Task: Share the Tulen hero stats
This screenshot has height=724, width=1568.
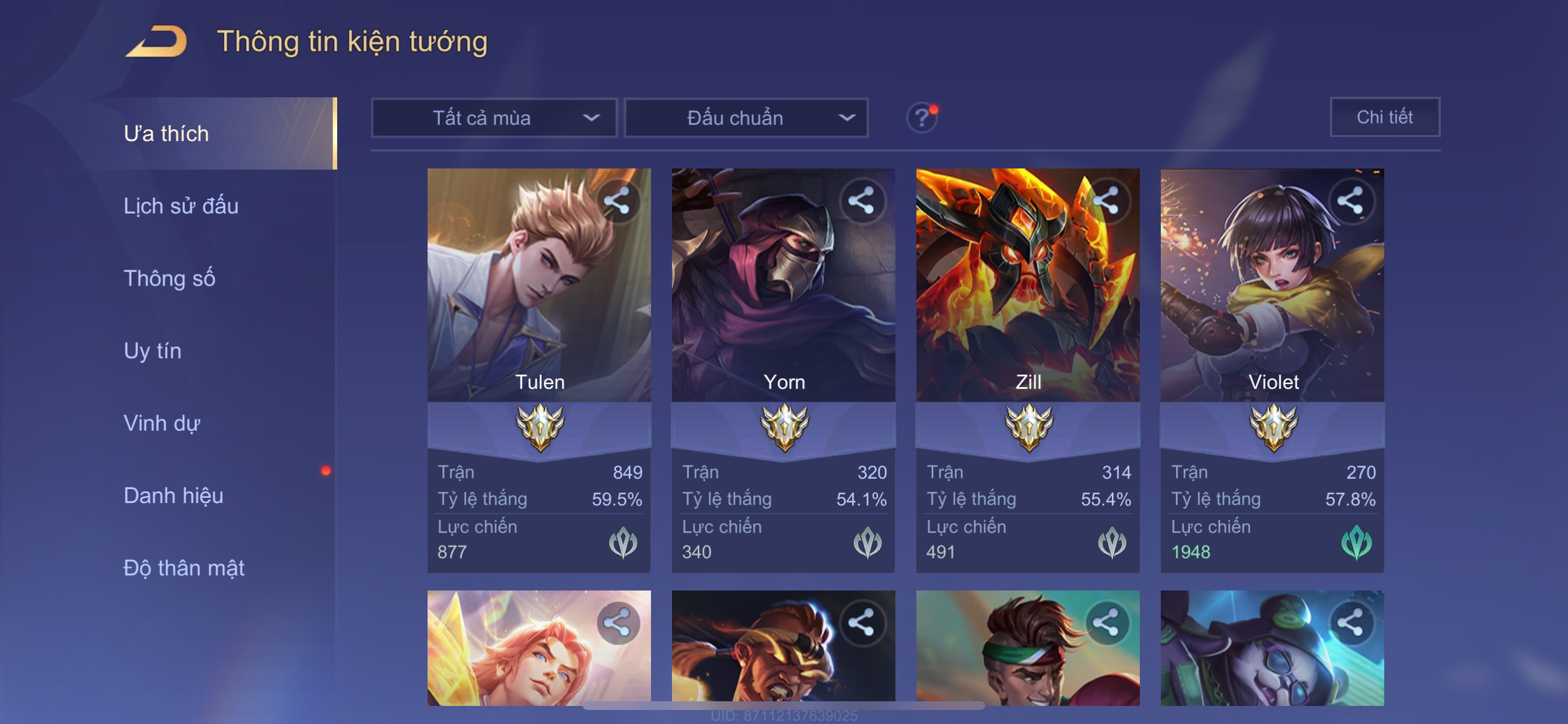Action: (618, 201)
